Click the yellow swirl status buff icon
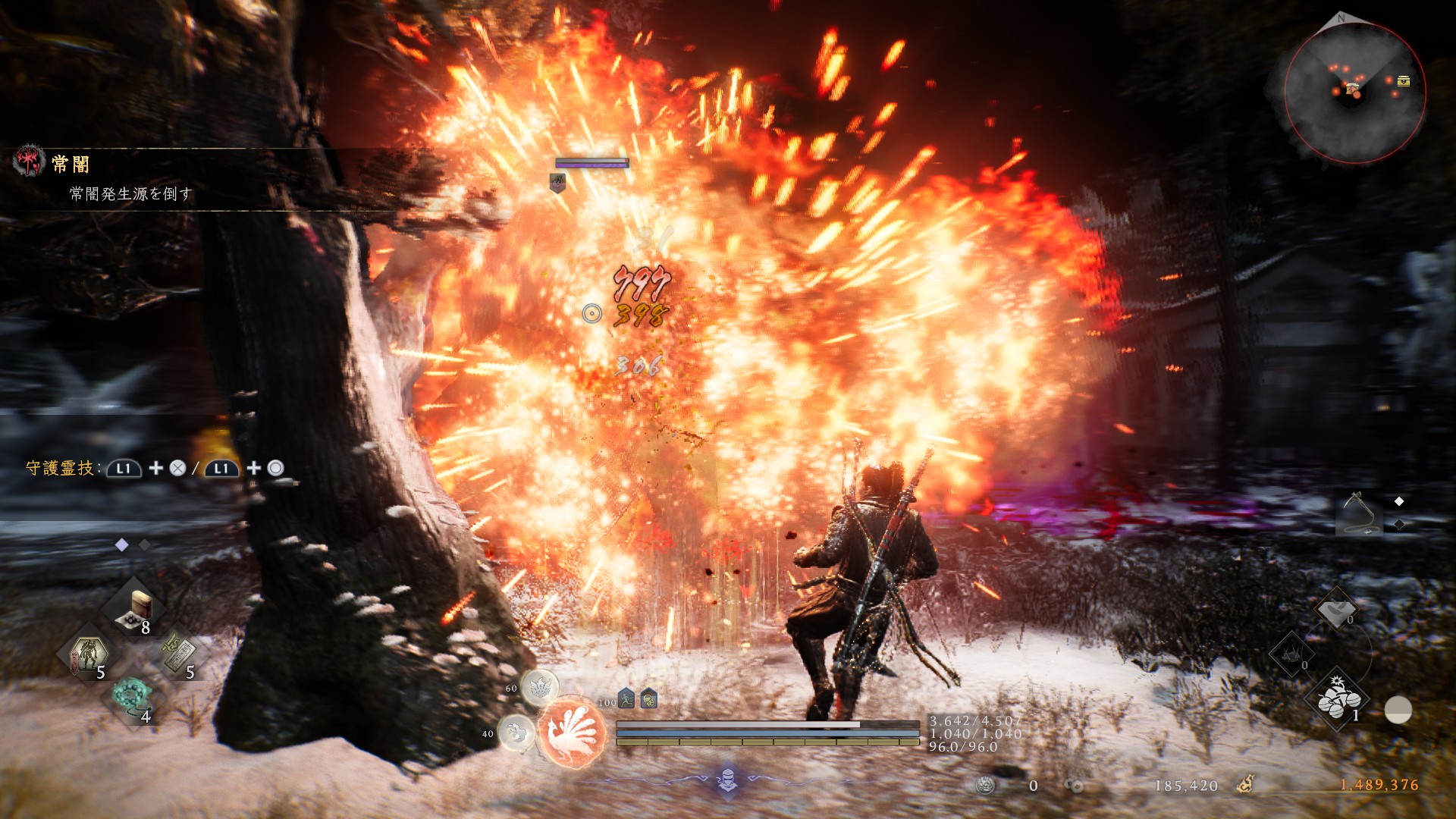Image resolution: width=1456 pixels, height=819 pixels. 648,698
